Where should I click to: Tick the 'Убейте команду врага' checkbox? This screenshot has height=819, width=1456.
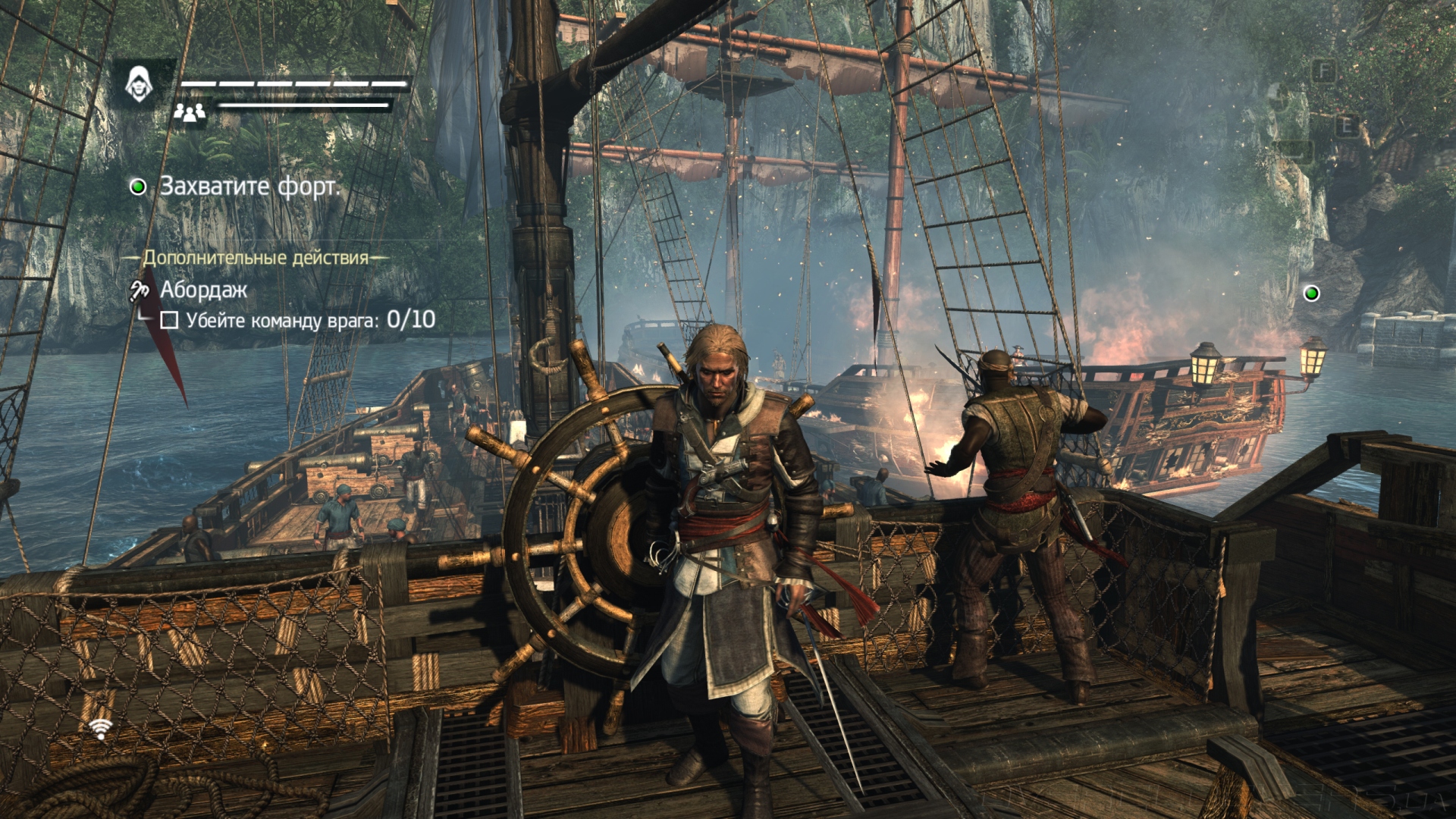169,321
